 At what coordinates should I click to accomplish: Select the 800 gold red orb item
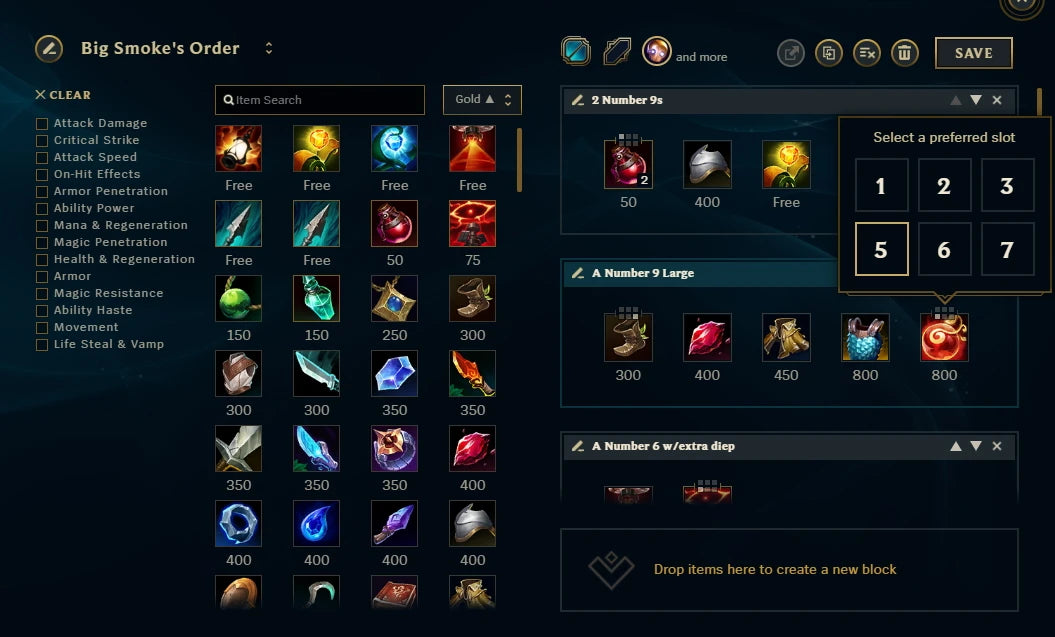(944, 338)
